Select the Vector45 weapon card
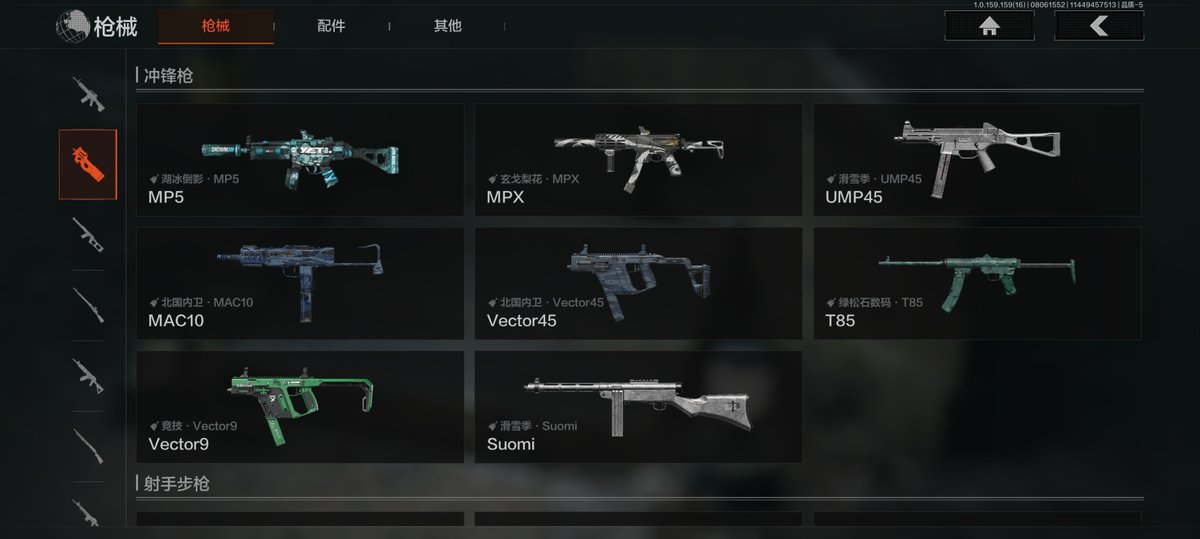This screenshot has width=1200, height=539. (x=638, y=283)
